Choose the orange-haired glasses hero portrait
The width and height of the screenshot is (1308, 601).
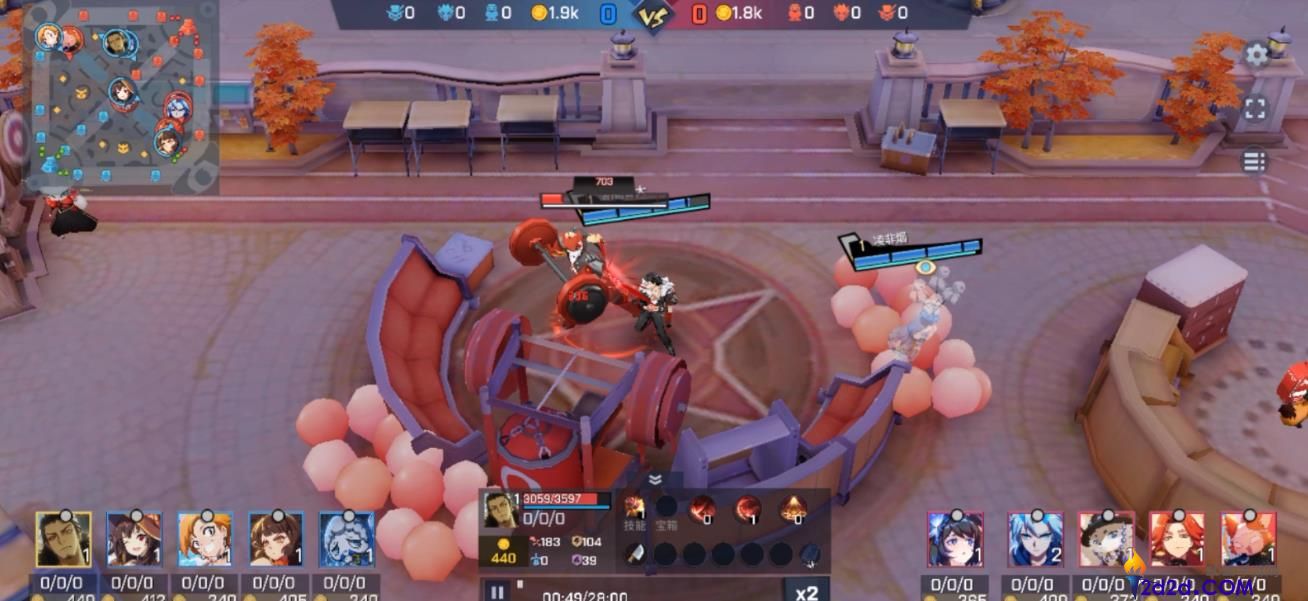205,540
